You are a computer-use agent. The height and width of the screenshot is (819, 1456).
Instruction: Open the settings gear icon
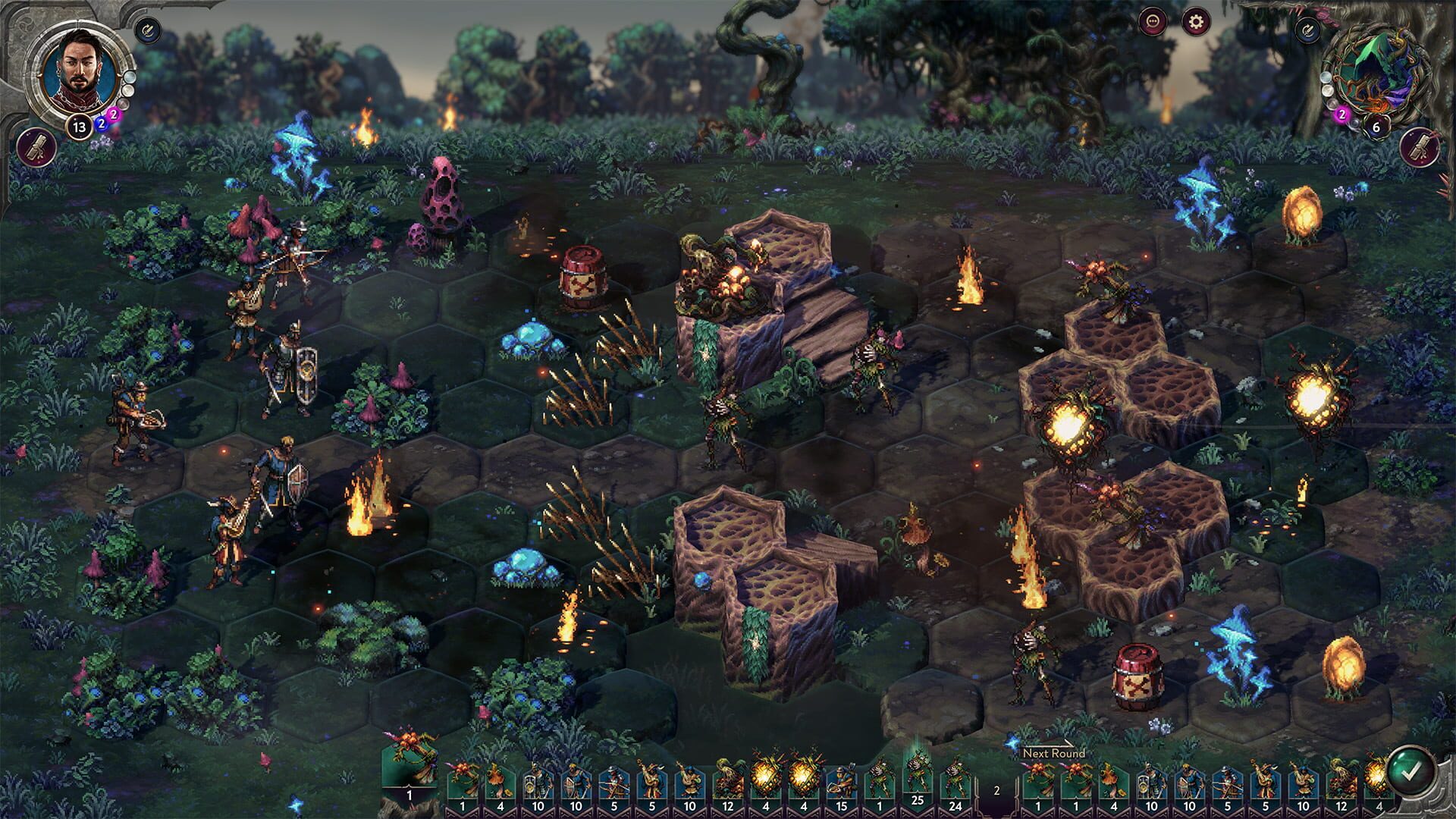click(1196, 20)
